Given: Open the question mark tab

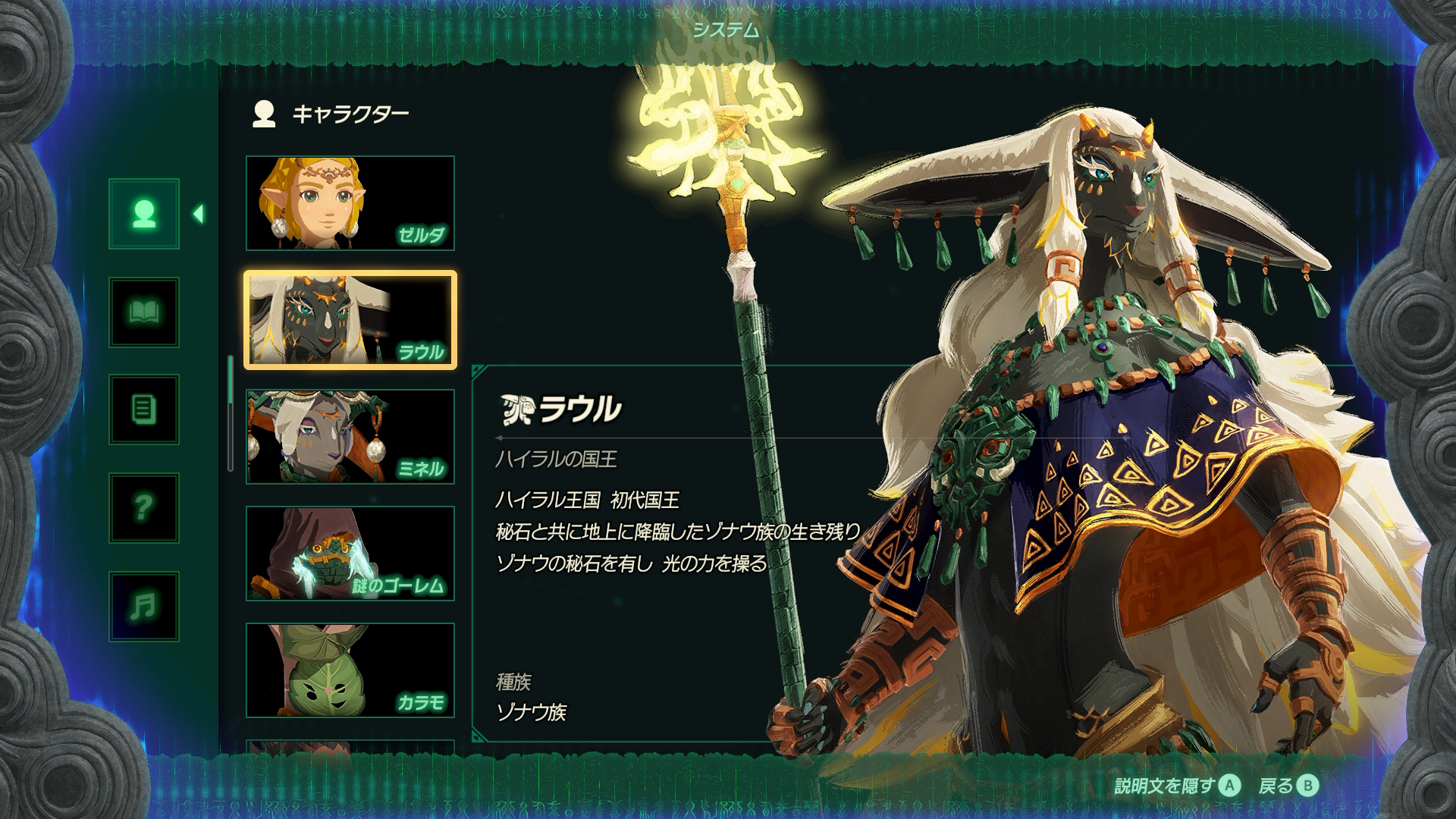Looking at the screenshot, I should point(144,508).
